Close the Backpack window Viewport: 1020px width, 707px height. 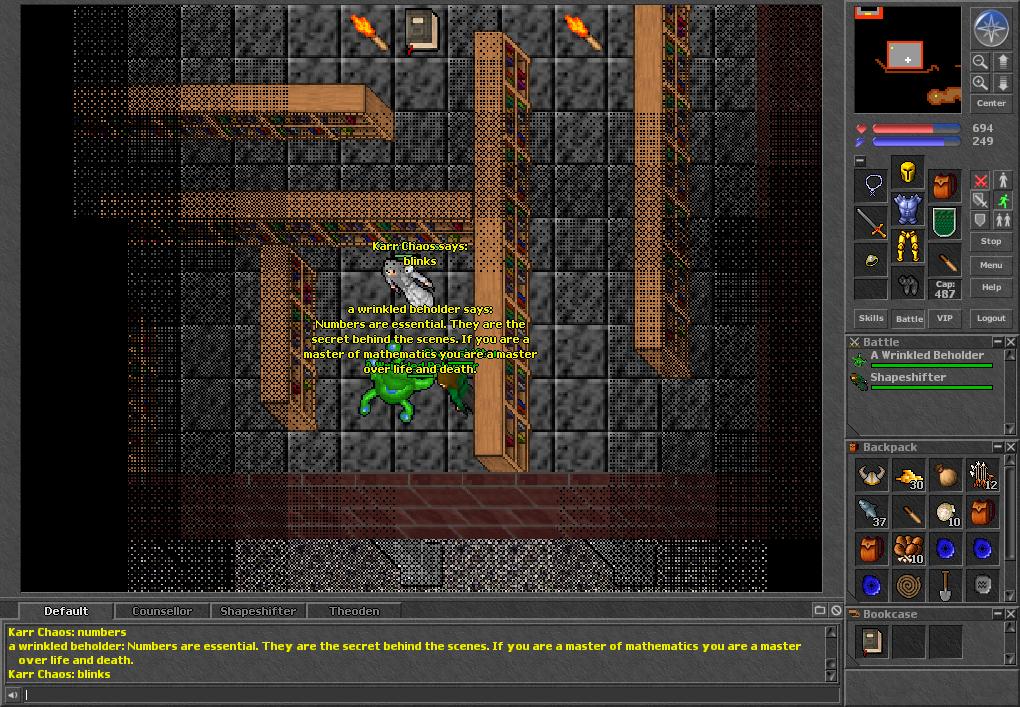click(x=1010, y=447)
